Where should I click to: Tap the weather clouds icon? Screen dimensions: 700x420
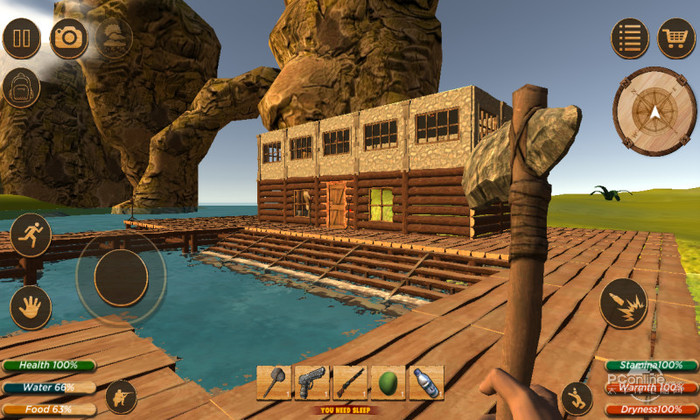click(x=114, y=38)
